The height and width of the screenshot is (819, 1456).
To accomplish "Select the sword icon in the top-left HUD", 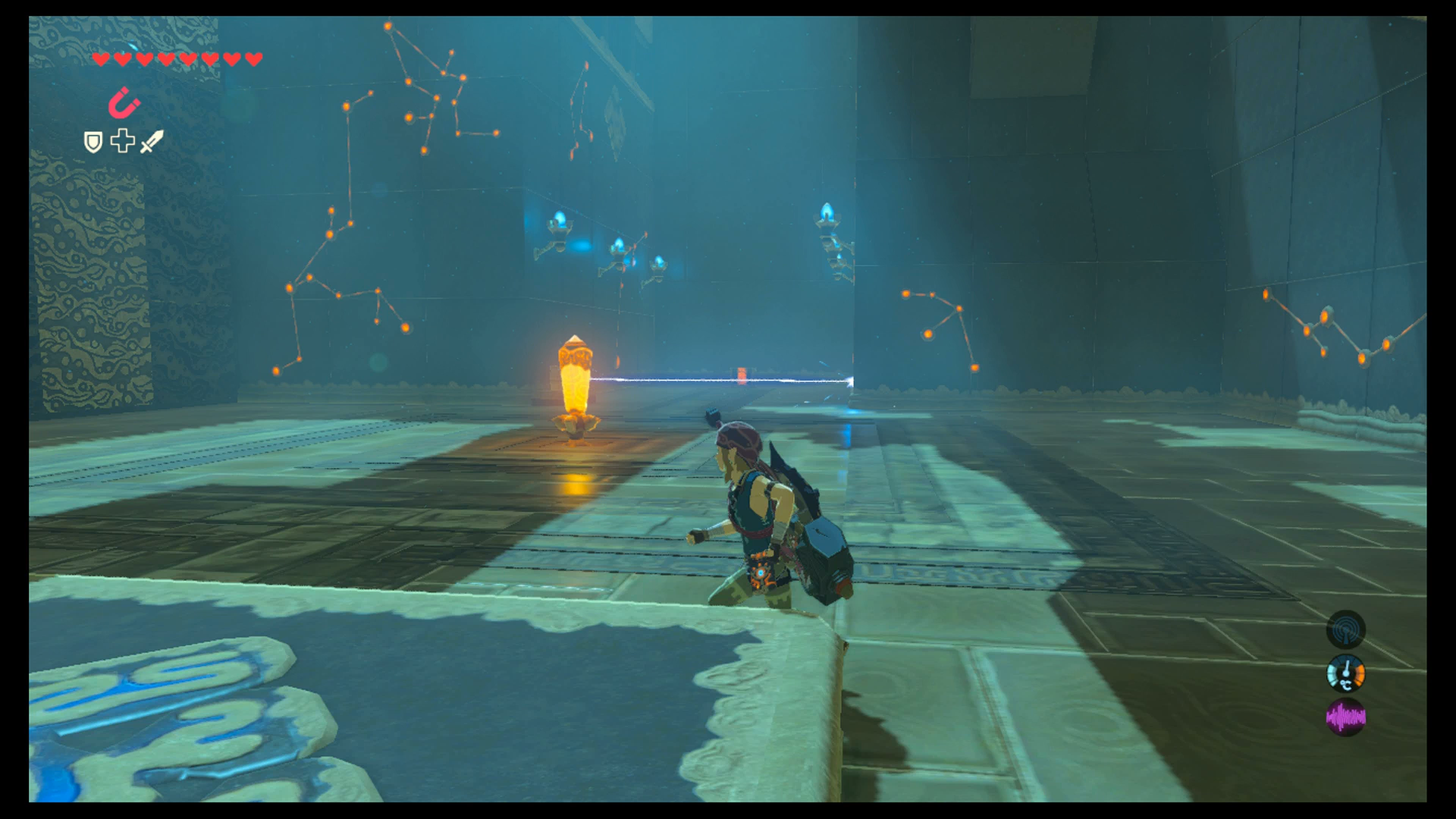I will pyautogui.click(x=151, y=143).
